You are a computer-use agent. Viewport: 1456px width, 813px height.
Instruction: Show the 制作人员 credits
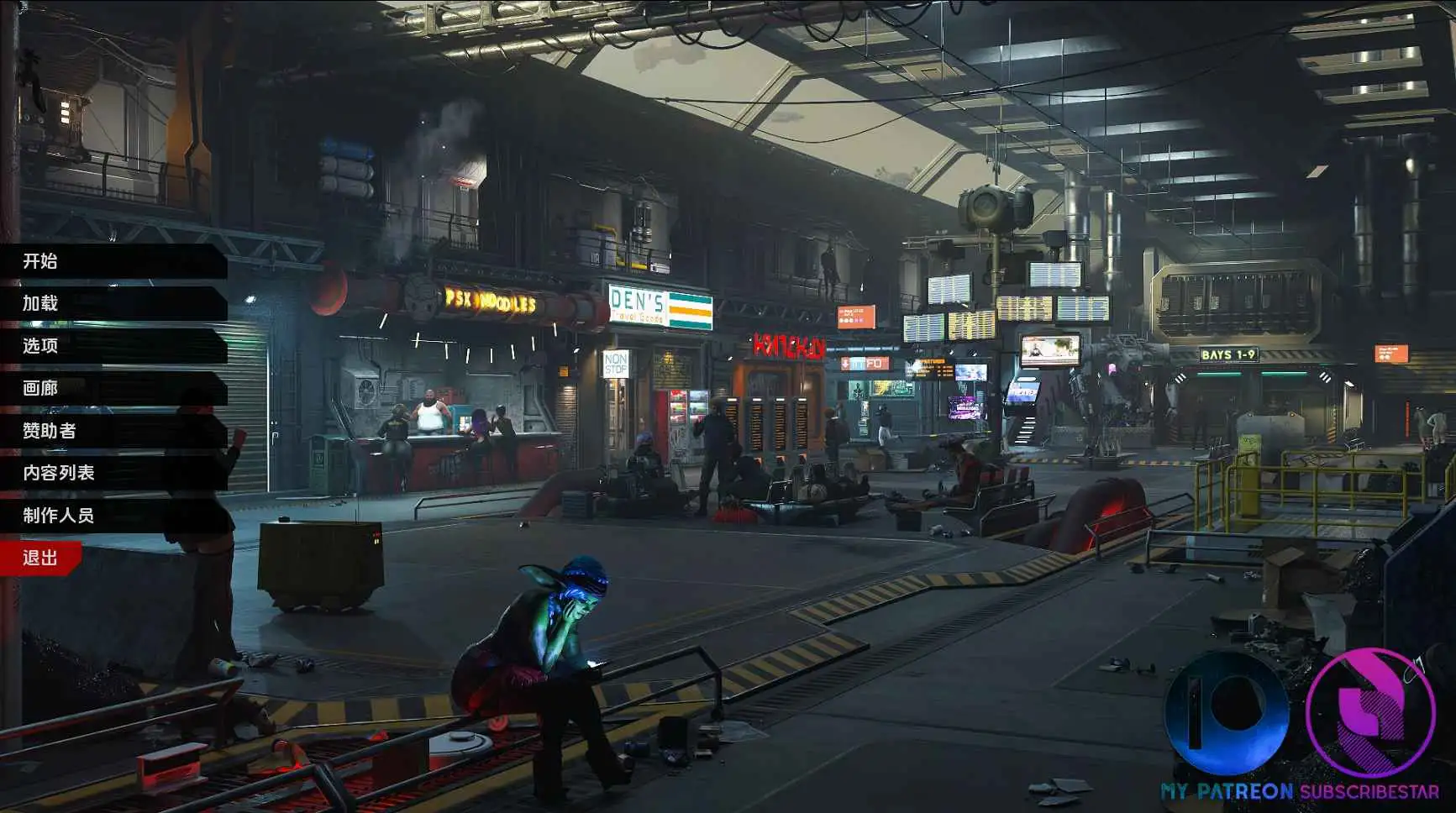pos(59,516)
